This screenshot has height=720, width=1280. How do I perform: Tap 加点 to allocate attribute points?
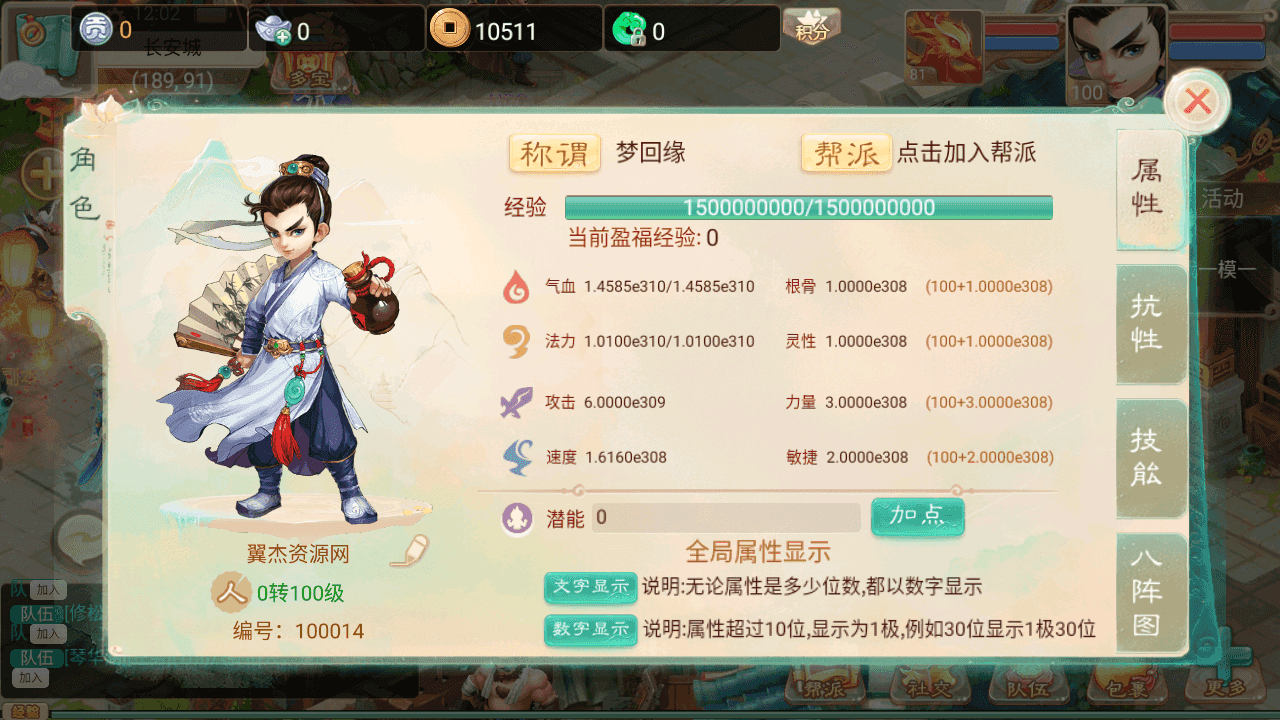pyautogui.click(x=917, y=516)
